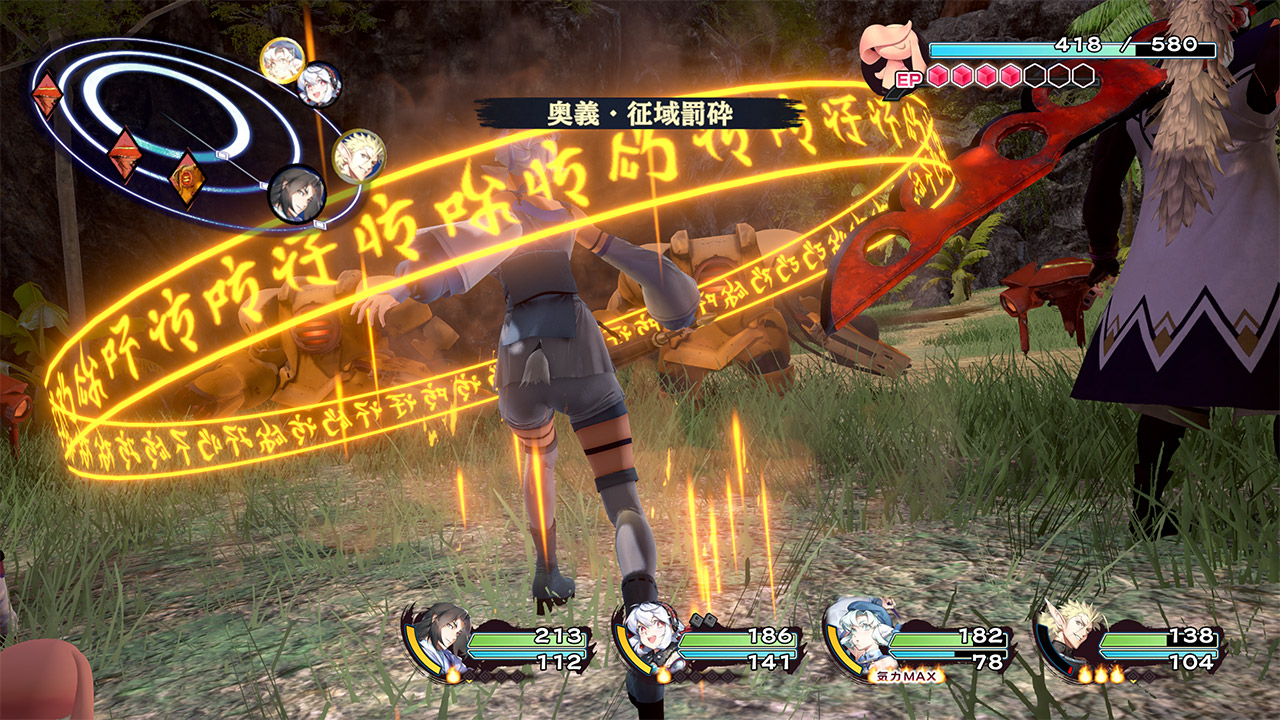
Task: Choose the white-haired girl portrait on the turn-order ring
Action: pyautogui.click(x=319, y=84)
